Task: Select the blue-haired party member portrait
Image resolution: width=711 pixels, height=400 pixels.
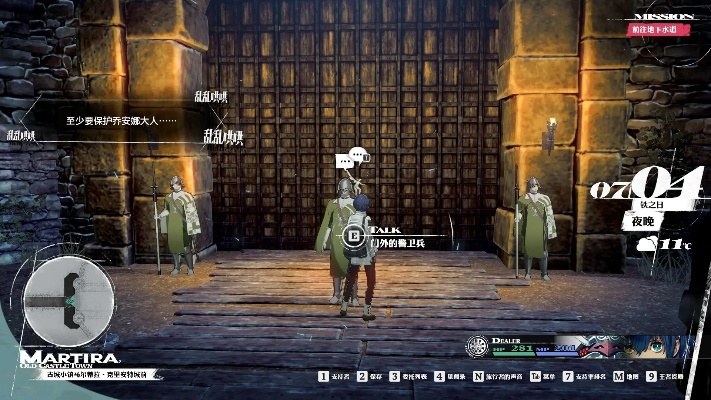Action: [662, 349]
